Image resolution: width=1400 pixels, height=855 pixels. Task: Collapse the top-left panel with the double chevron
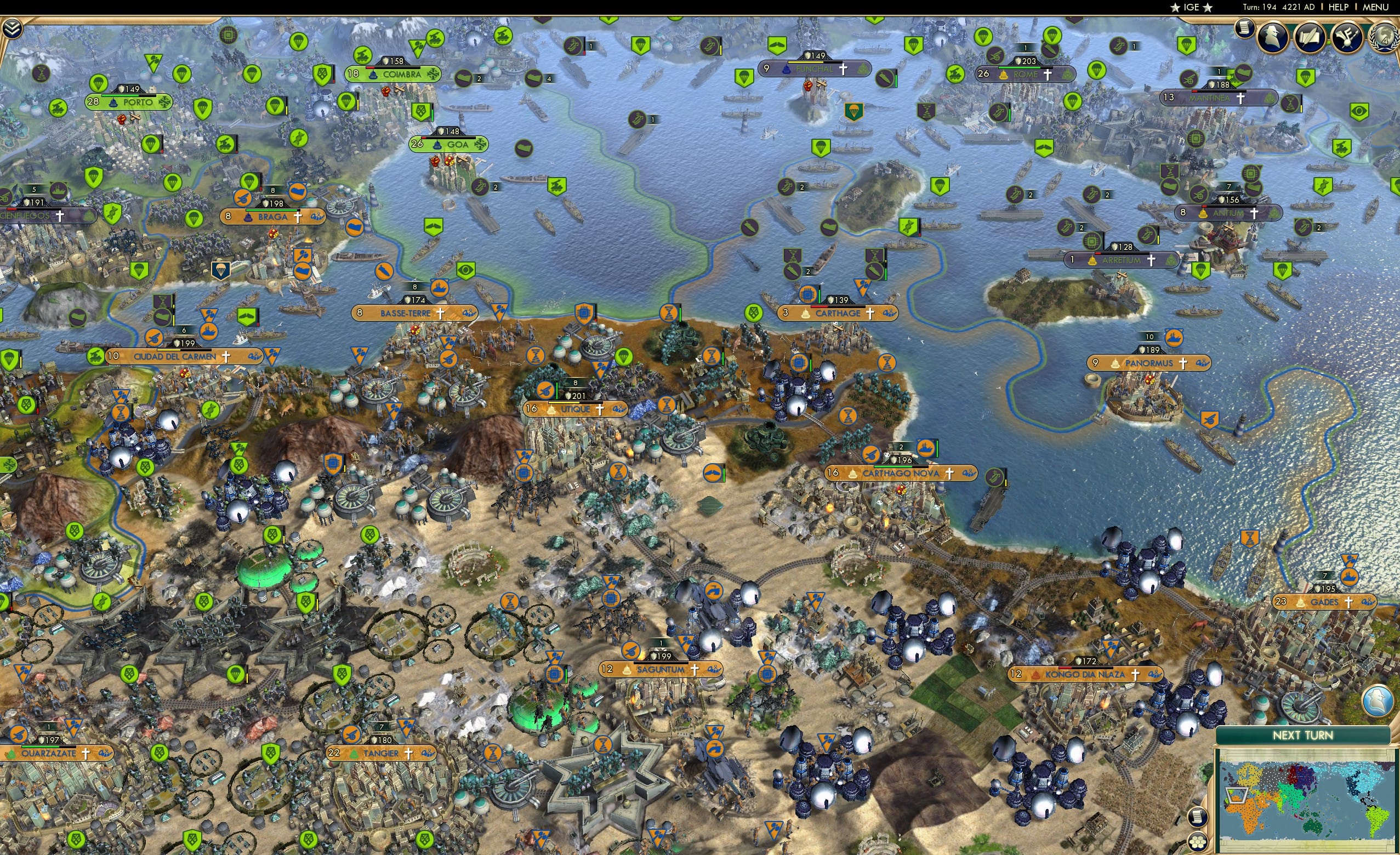[13, 29]
